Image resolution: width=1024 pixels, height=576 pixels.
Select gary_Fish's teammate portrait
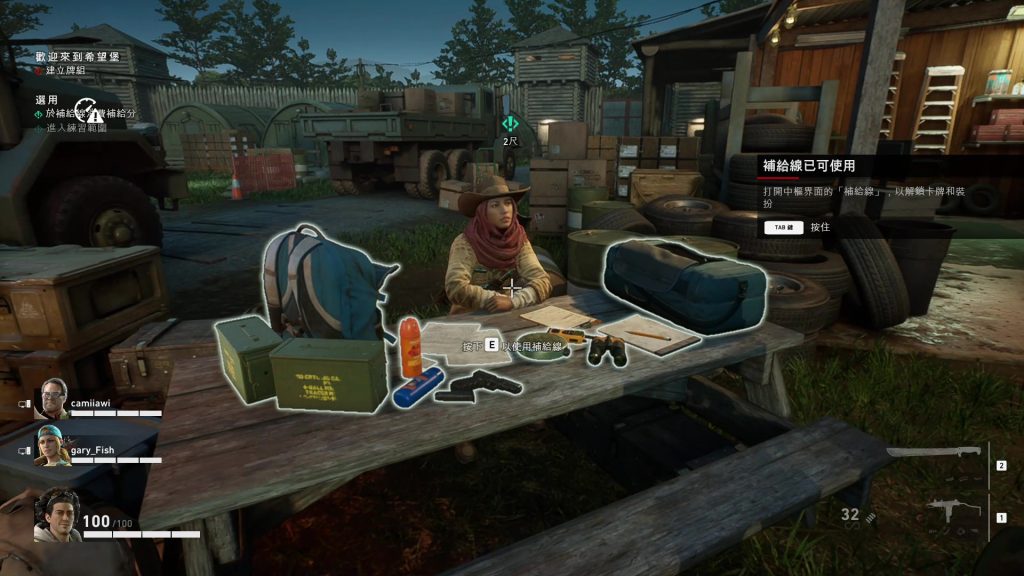[x=50, y=446]
